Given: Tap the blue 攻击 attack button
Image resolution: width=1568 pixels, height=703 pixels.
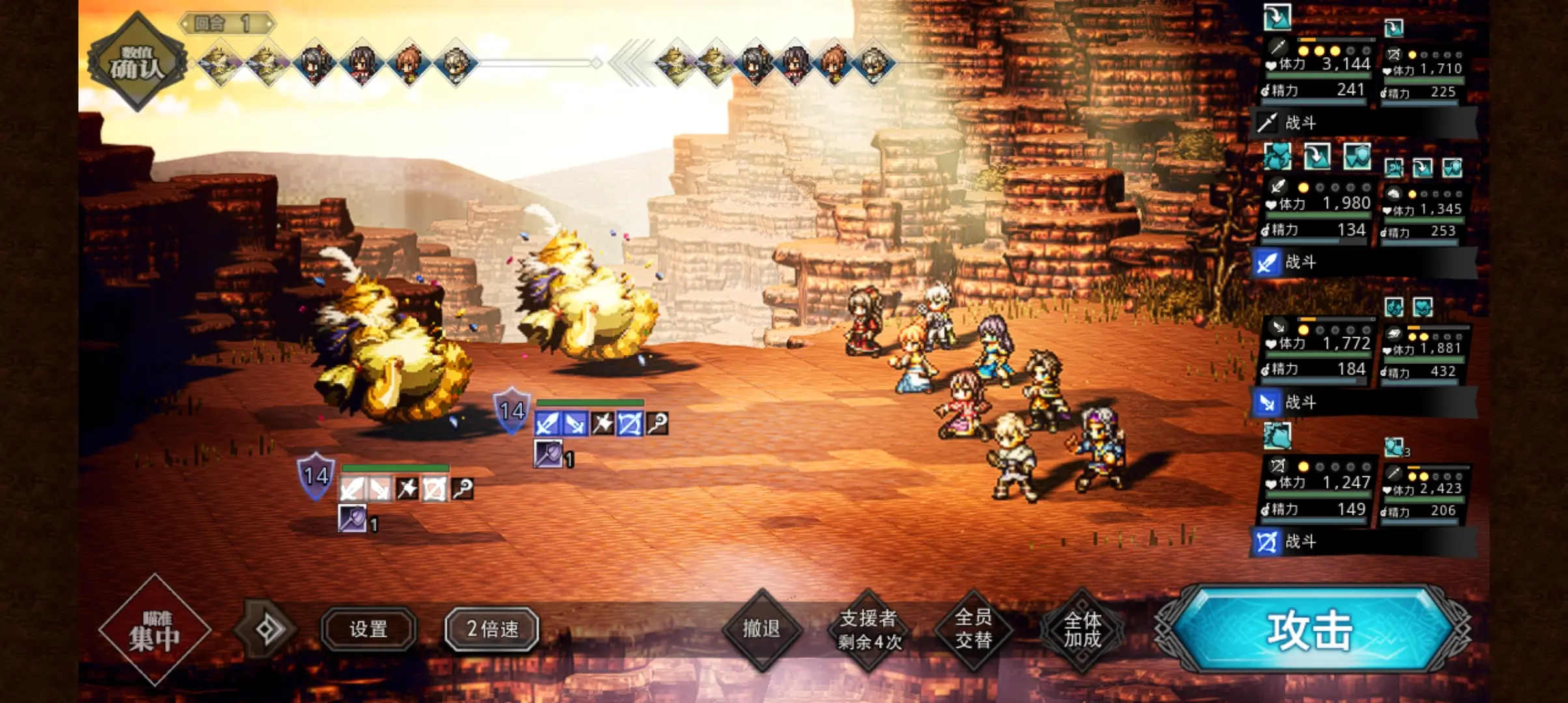Looking at the screenshot, I should click(1310, 629).
